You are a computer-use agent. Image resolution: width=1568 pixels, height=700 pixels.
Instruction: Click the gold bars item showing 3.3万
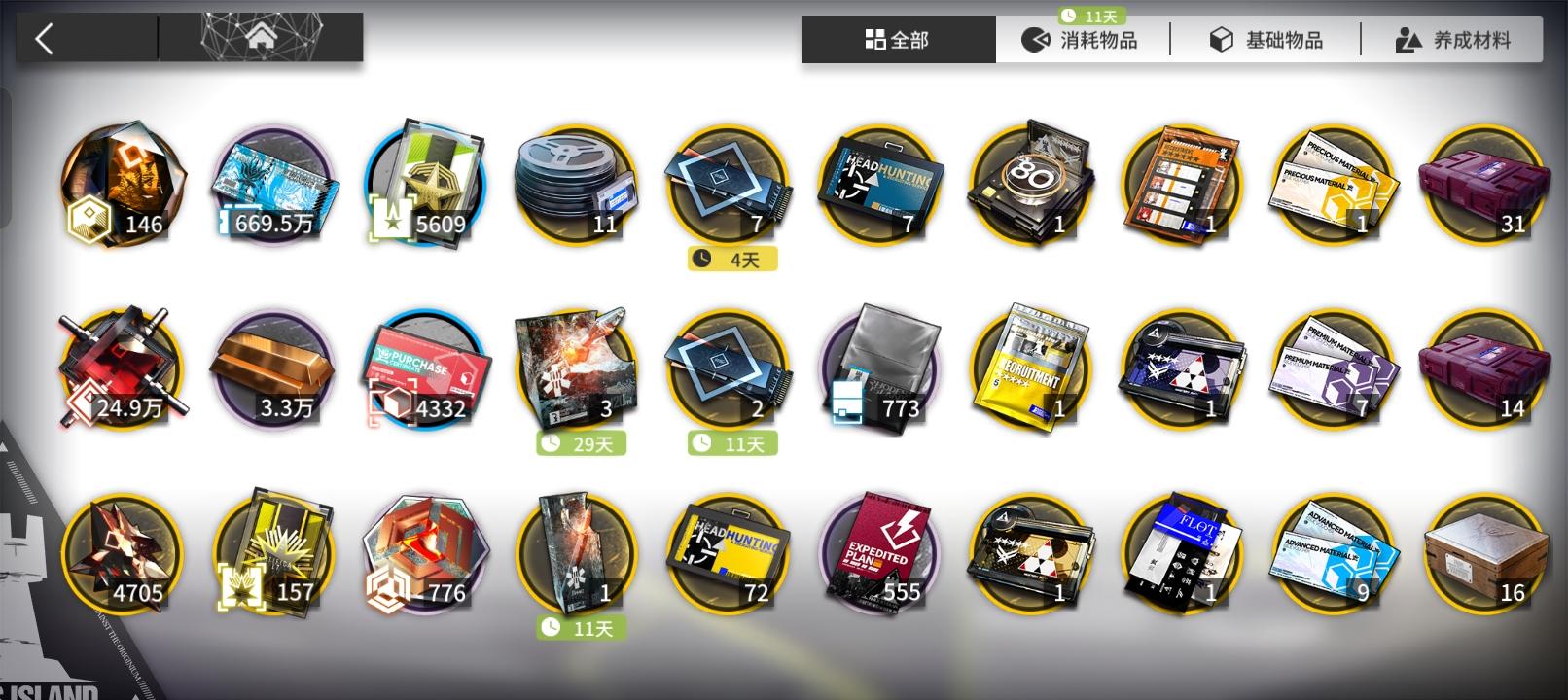[x=274, y=367]
